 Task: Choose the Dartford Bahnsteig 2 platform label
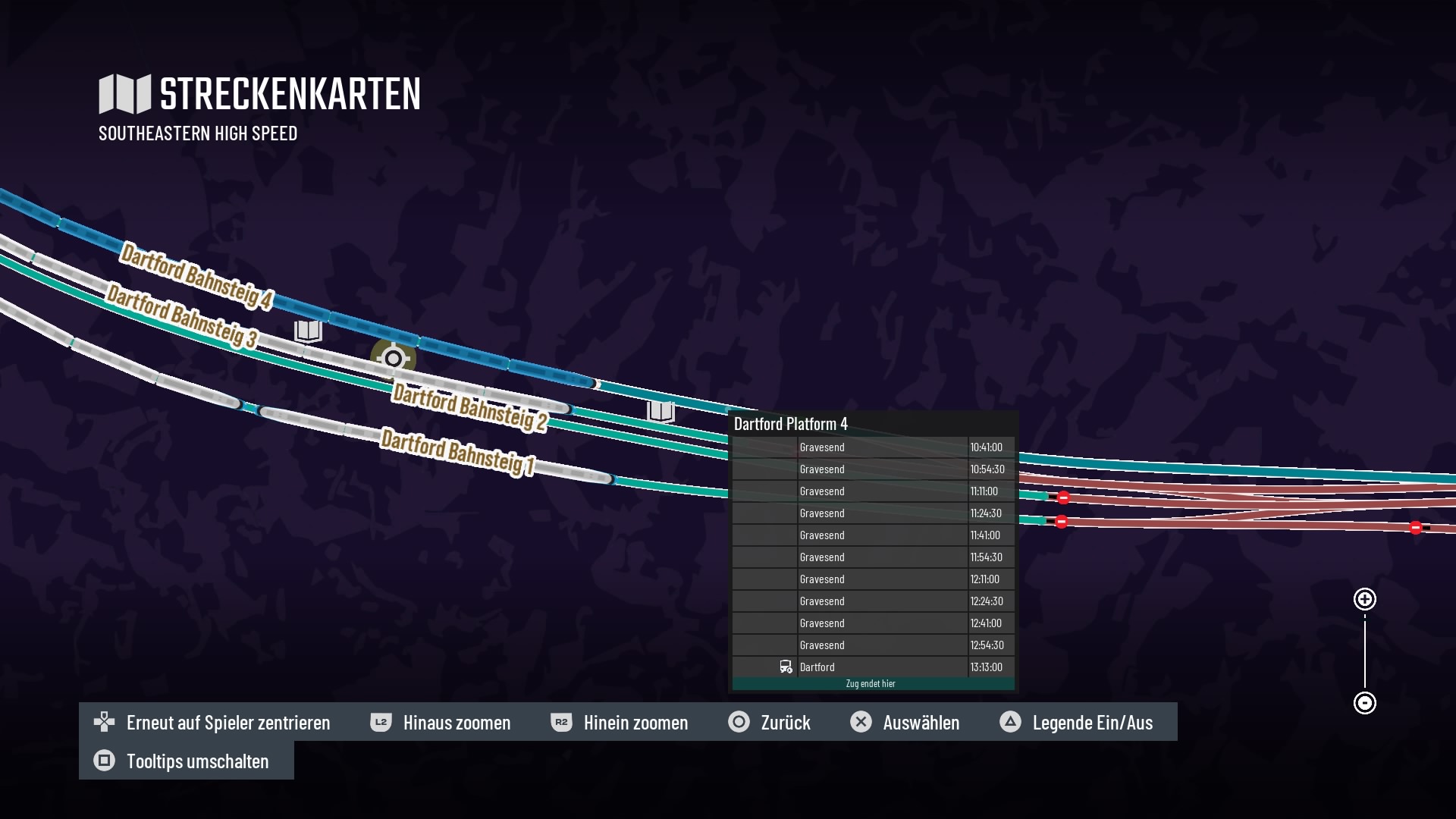coord(469,407)
